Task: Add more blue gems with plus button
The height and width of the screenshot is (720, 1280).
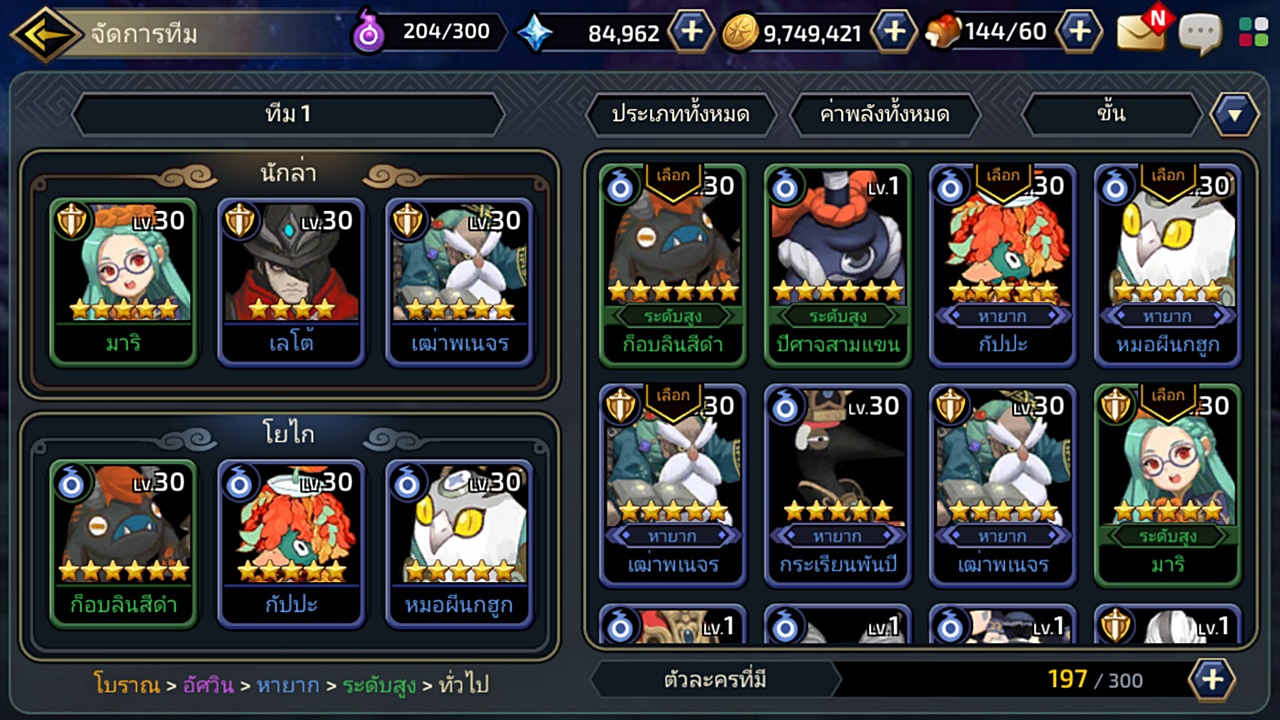Action: (x=691, y=32)
